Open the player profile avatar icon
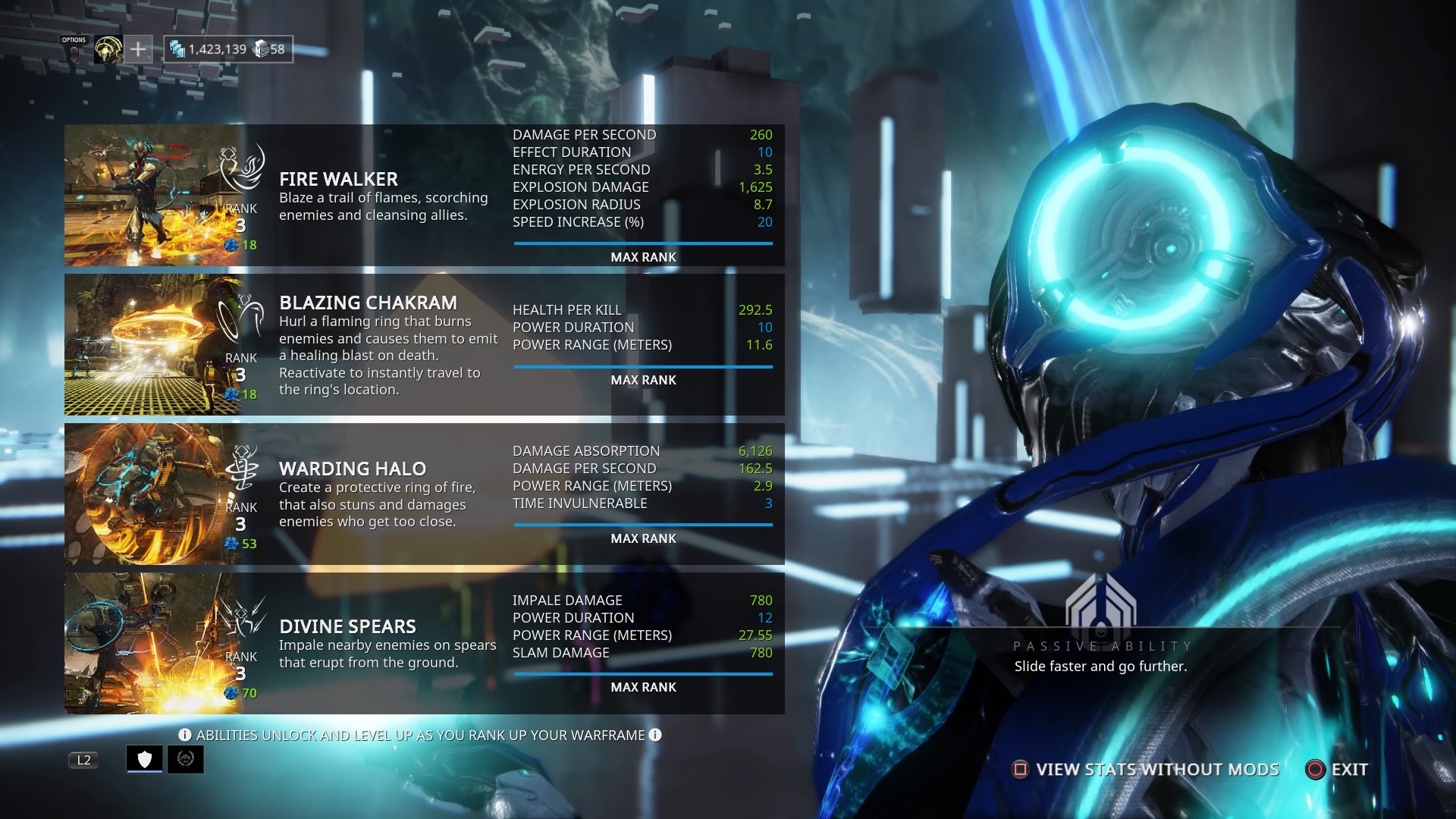1456x819 pixels. click(108, 50)
